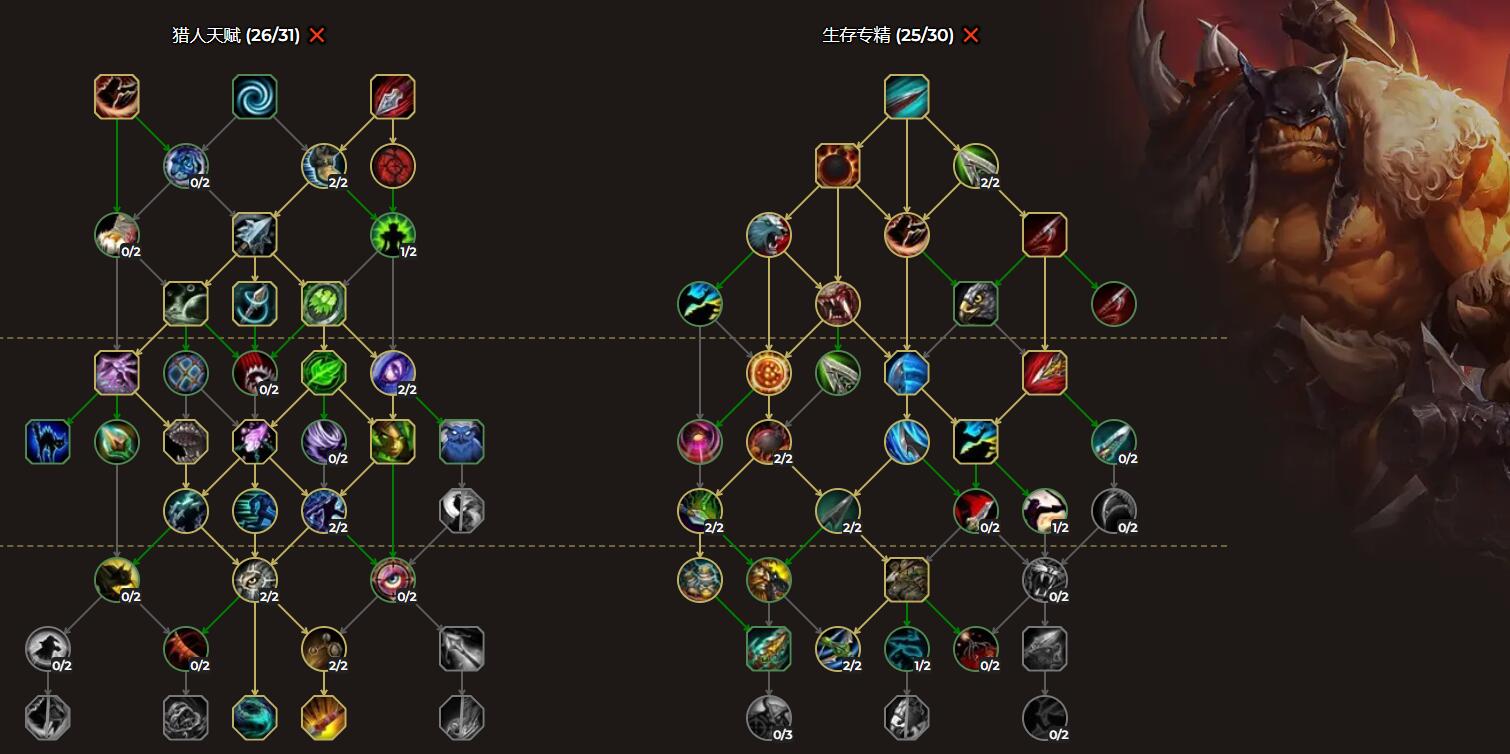1510x754 pixels.
Task: Select the black bomb with fiery ring talent
Action: coord(838,166)
